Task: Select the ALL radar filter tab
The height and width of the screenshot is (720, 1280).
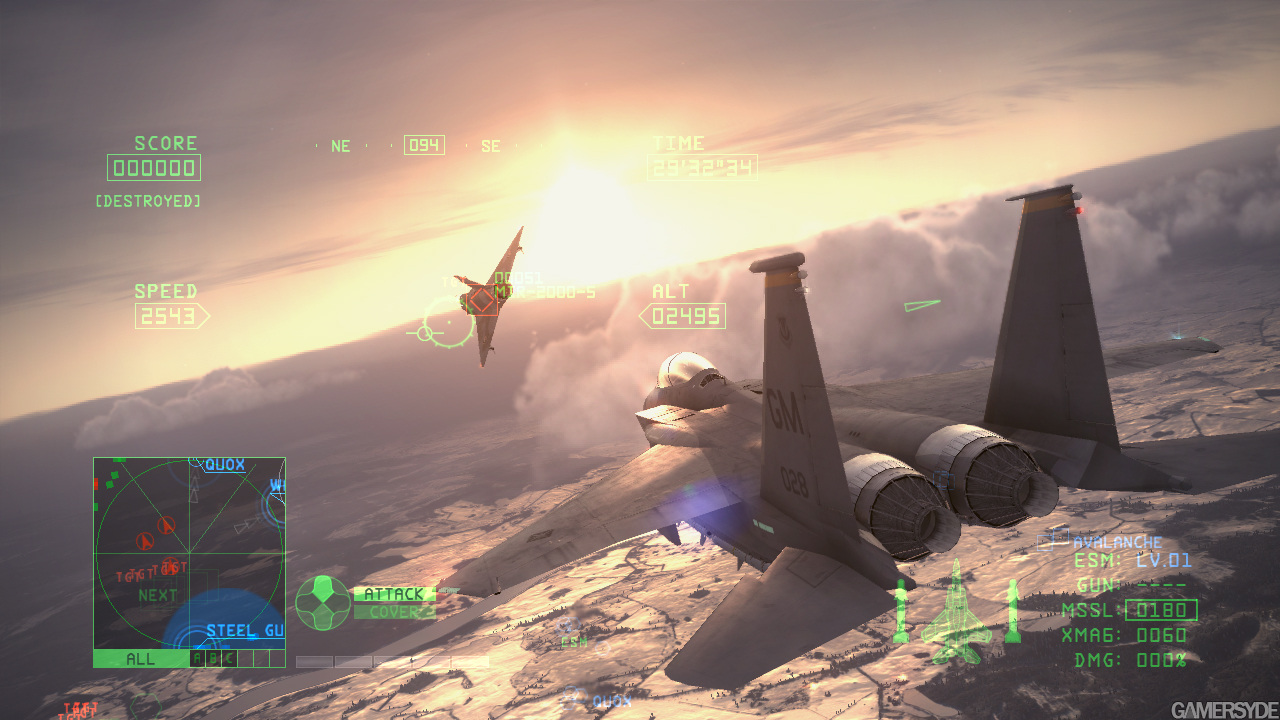Action: click(x=140, y=659)
